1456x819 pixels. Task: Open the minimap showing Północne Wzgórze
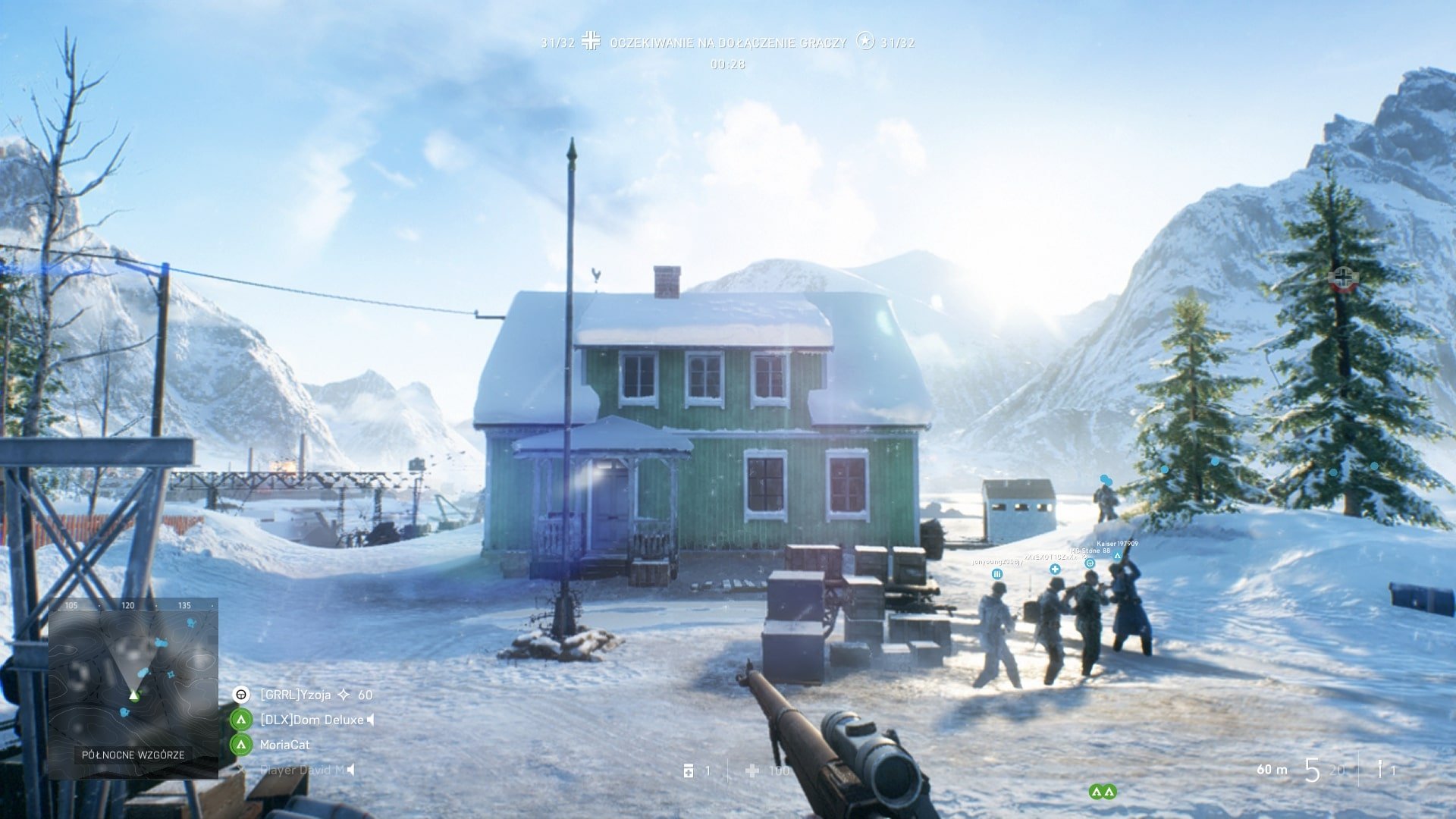point(133,688)
